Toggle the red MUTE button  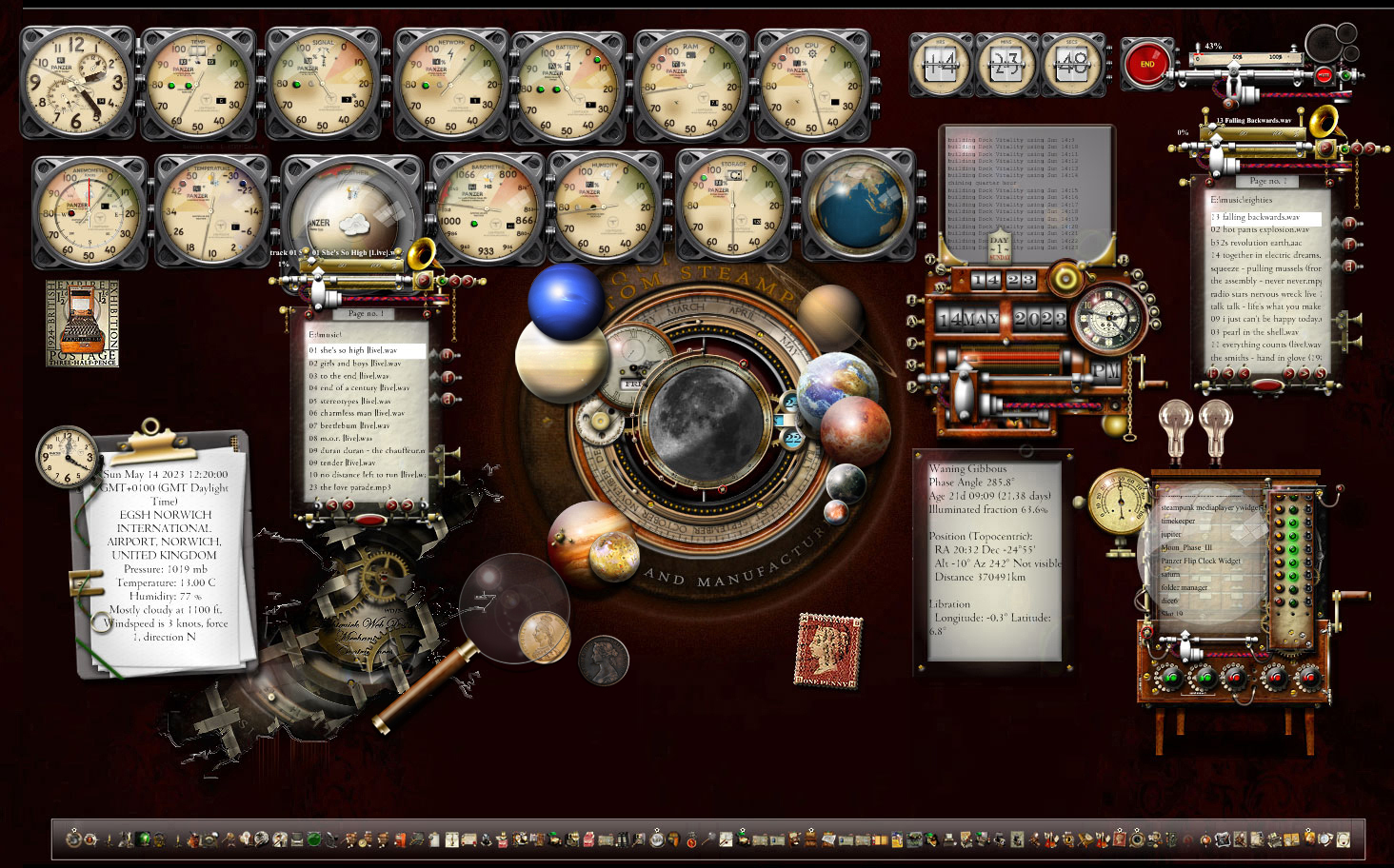(1323, 74)
